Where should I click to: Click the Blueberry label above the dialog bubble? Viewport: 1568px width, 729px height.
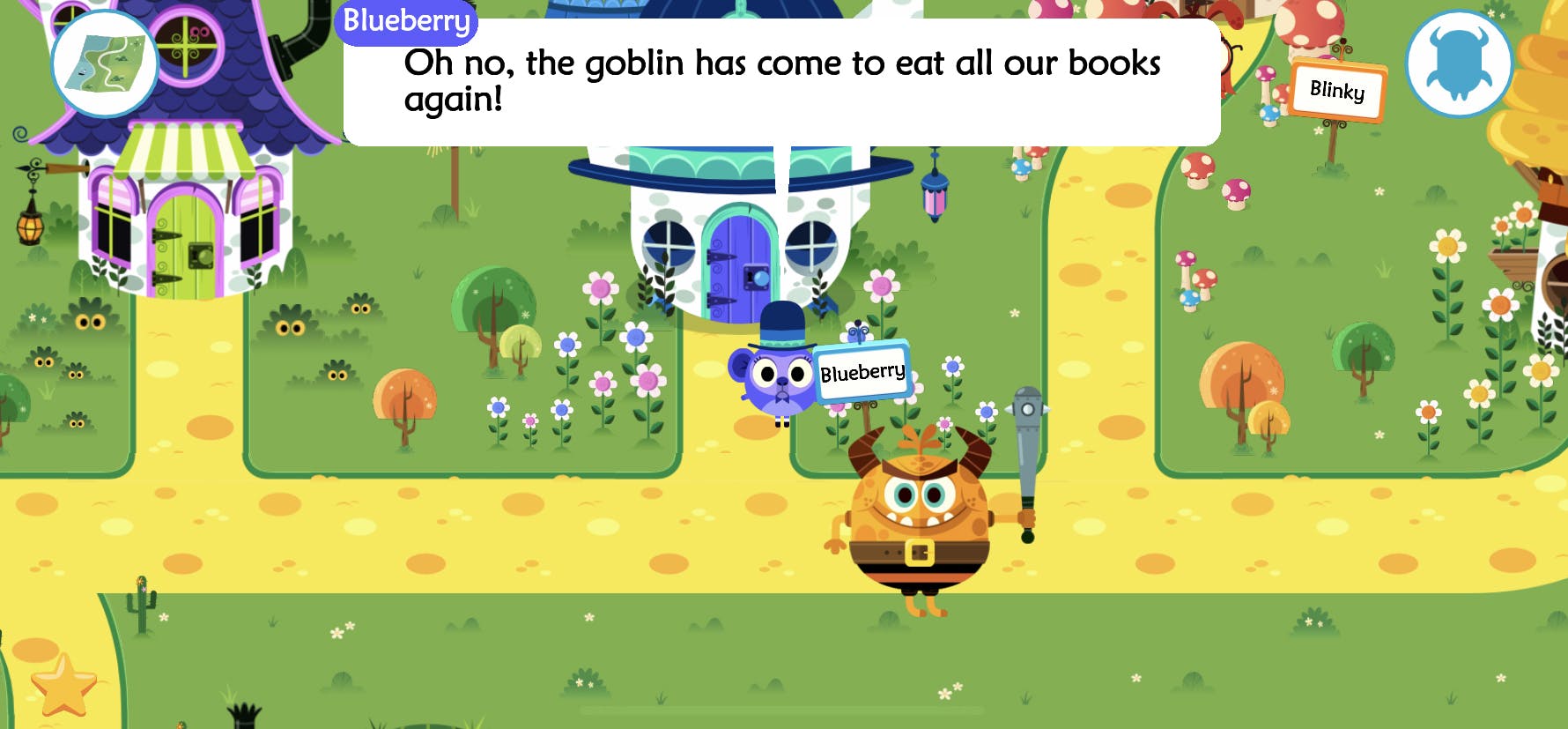(x=407, y=24)
